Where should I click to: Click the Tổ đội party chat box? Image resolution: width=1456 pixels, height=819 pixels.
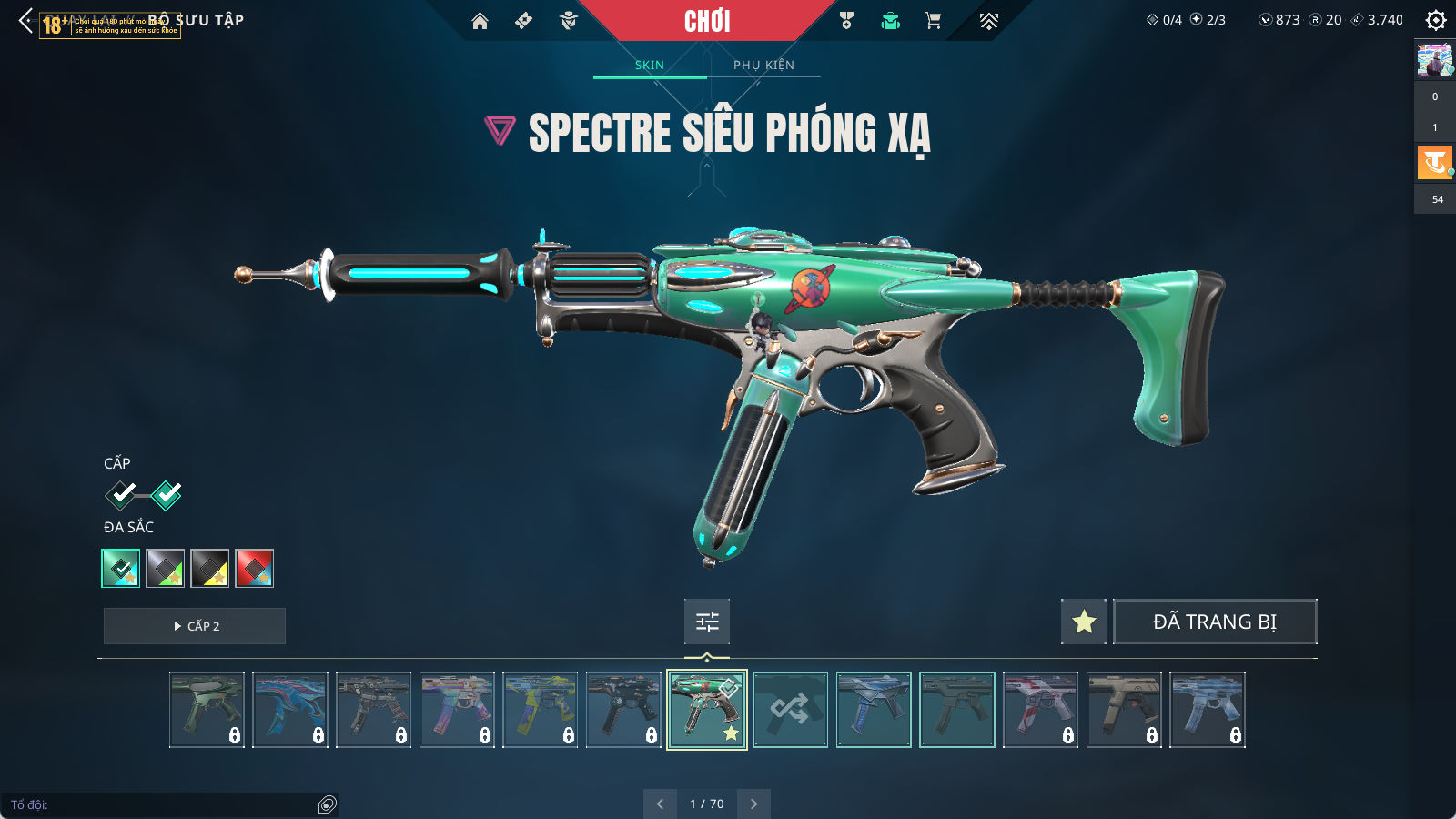164,804
